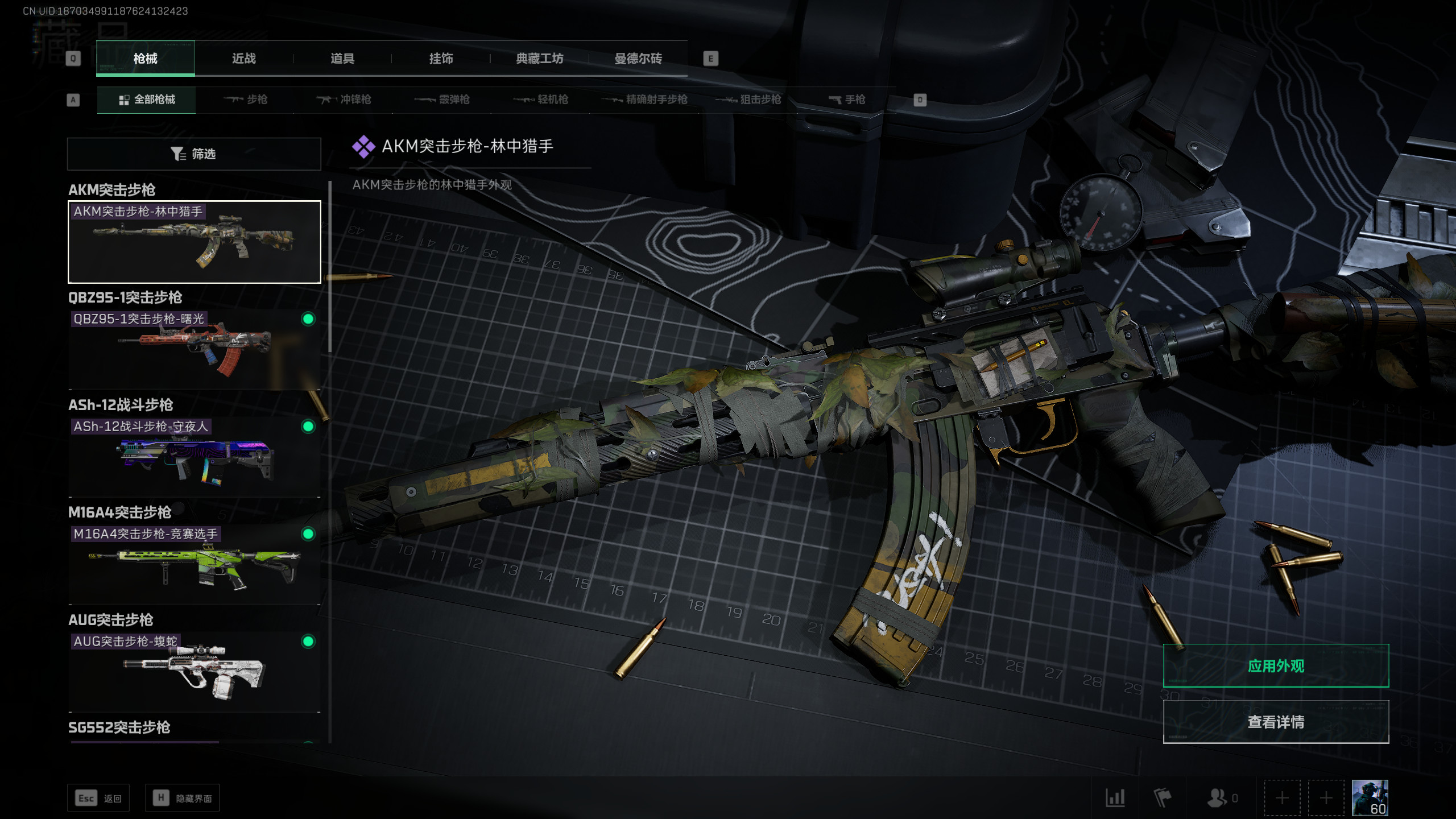This screenshot has height=819, width=1456.
Task: Open the player profile avatar
Action: click(1370, 797)
